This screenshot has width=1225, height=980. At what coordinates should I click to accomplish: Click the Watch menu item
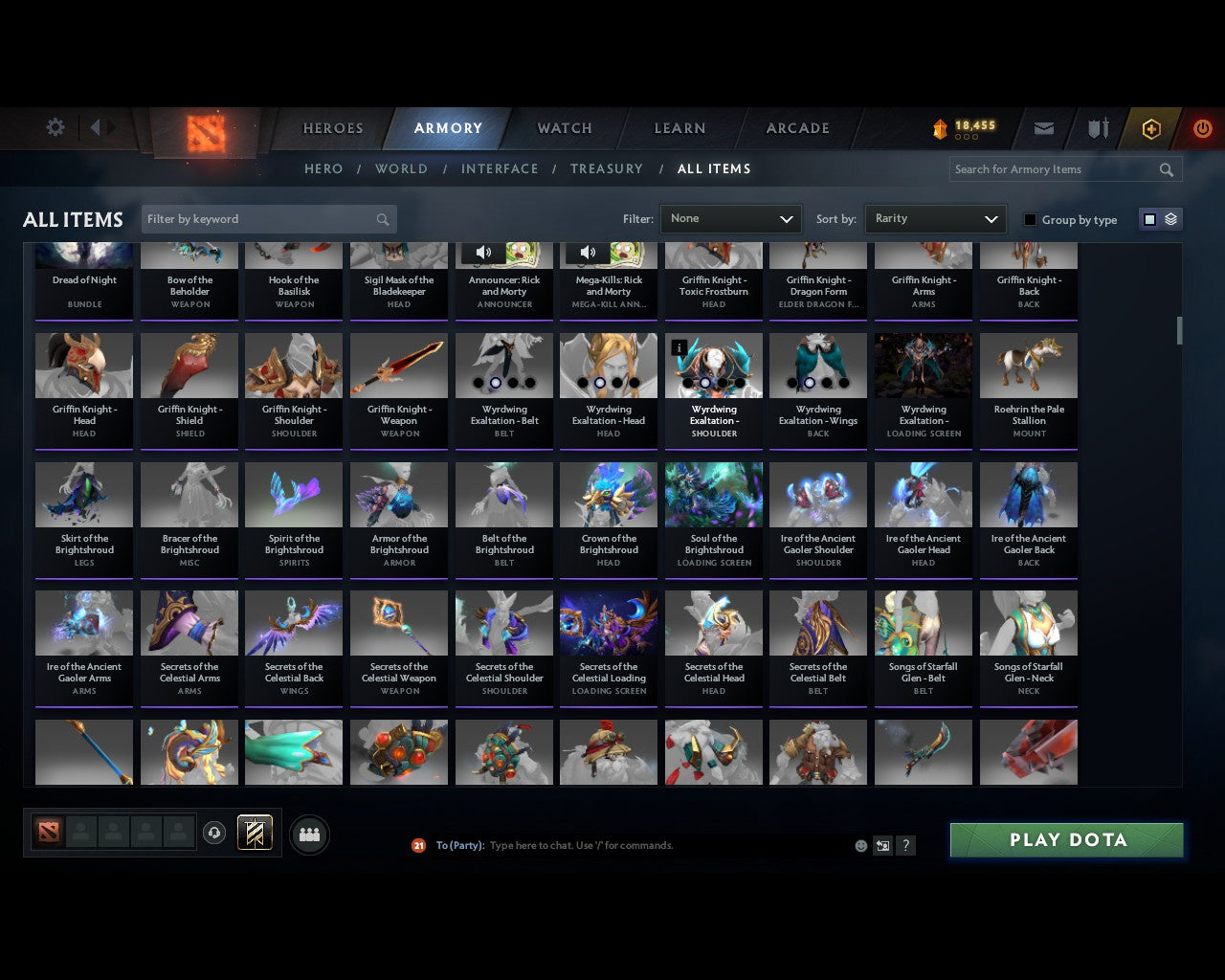point(564,127)
